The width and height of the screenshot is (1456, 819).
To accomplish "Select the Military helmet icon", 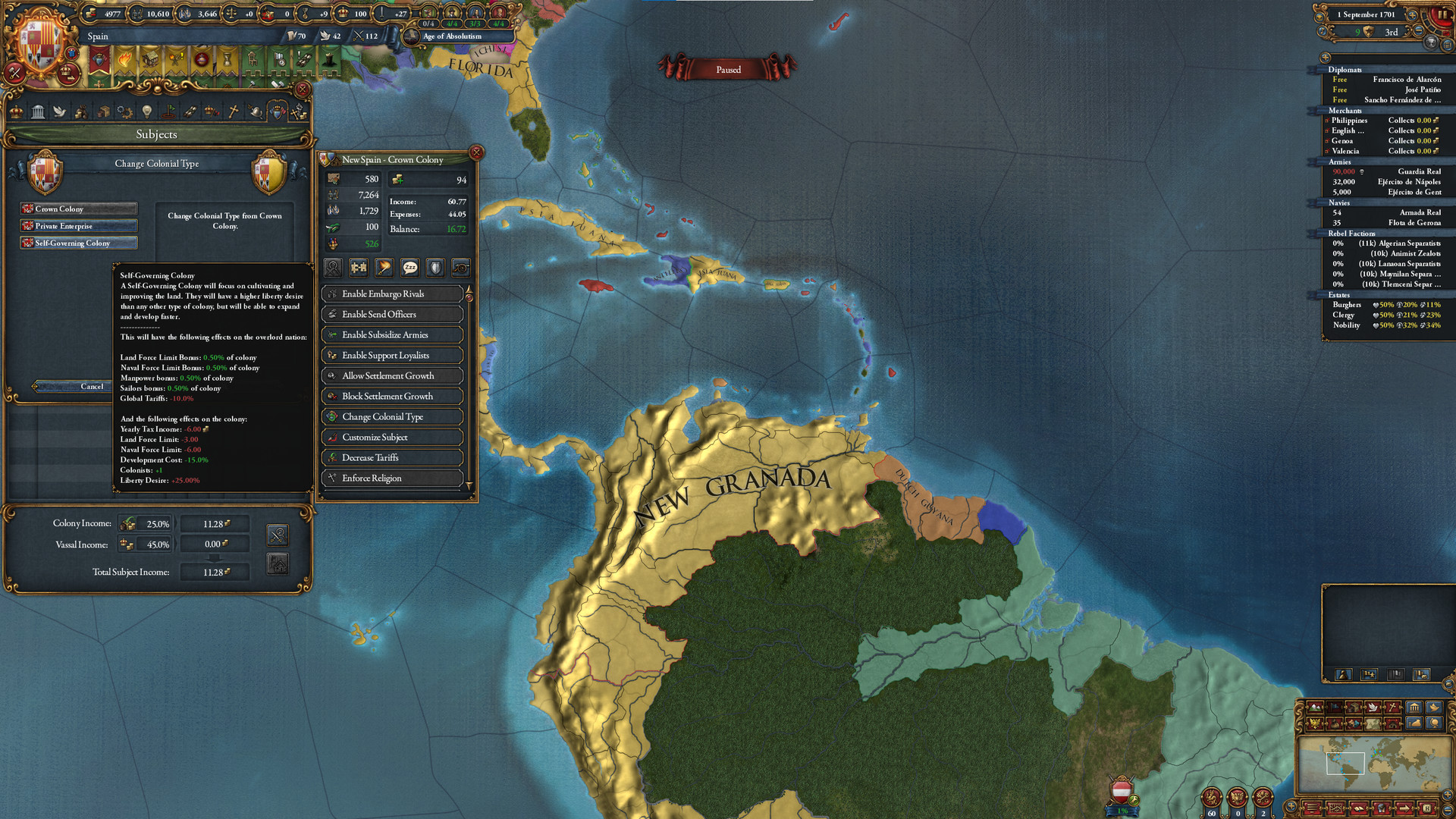I will pos(256,111).
